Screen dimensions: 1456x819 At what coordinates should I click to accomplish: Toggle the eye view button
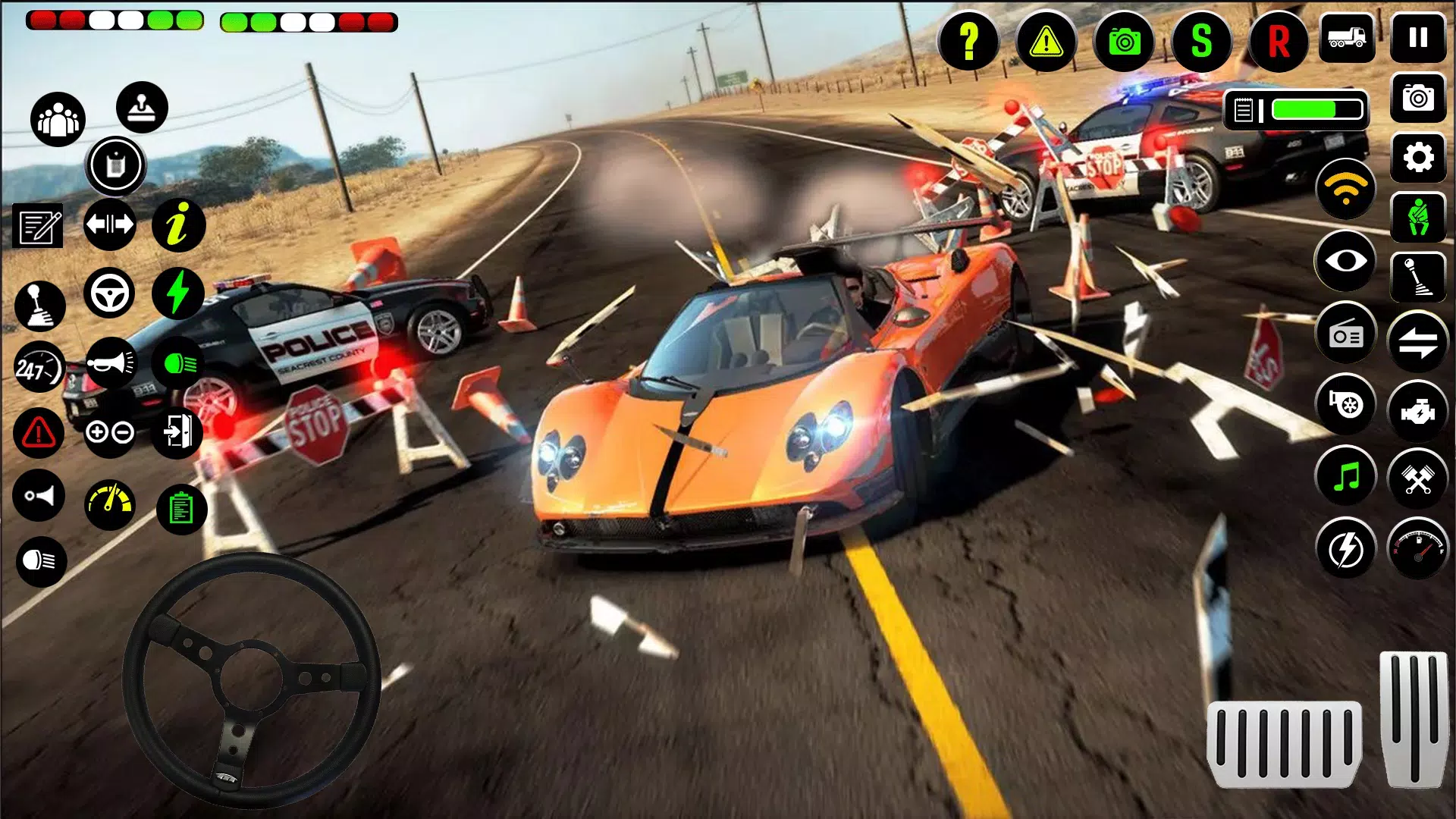pos(1346,261)
